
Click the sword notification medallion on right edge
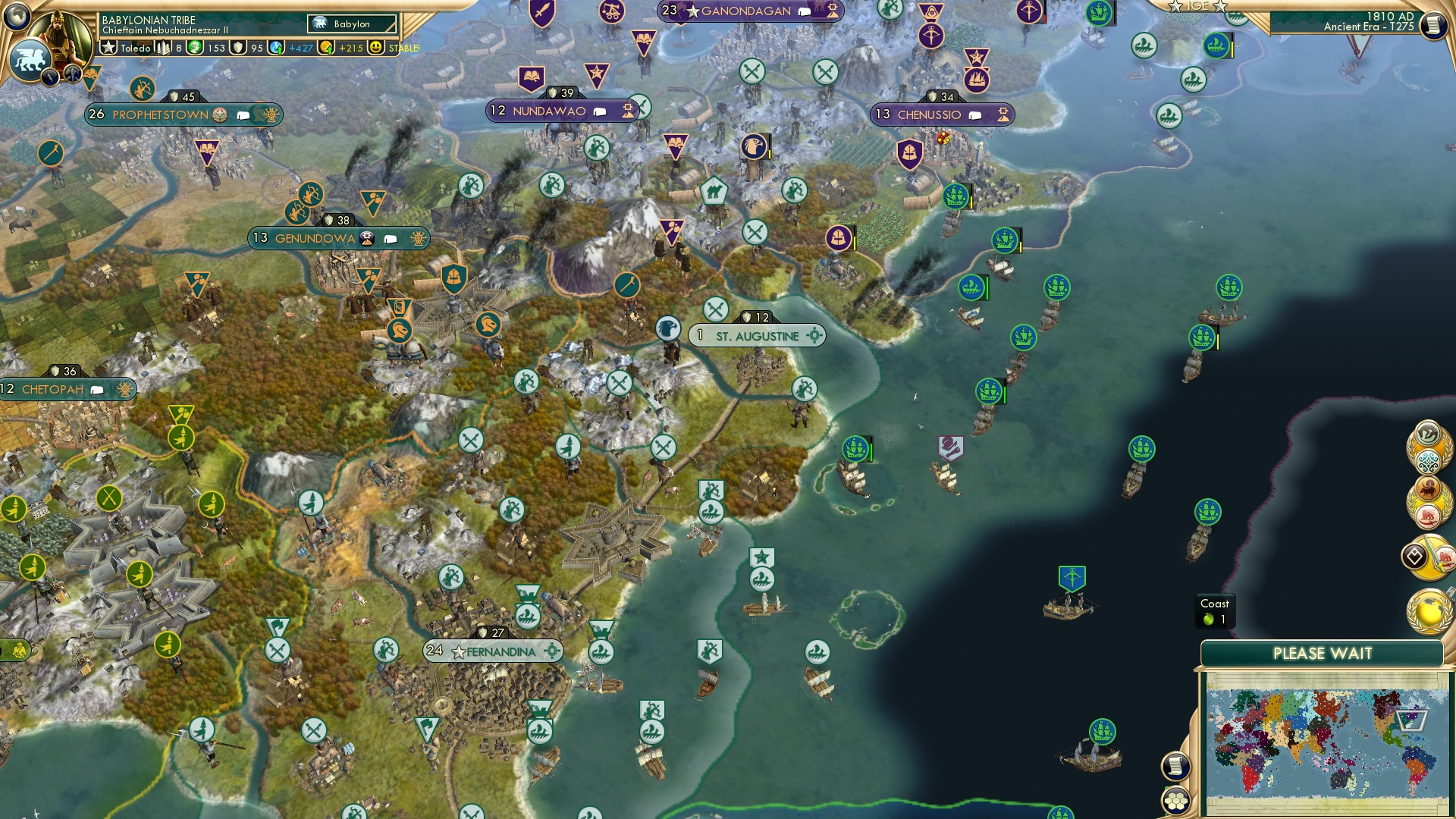pos(1432,556)
